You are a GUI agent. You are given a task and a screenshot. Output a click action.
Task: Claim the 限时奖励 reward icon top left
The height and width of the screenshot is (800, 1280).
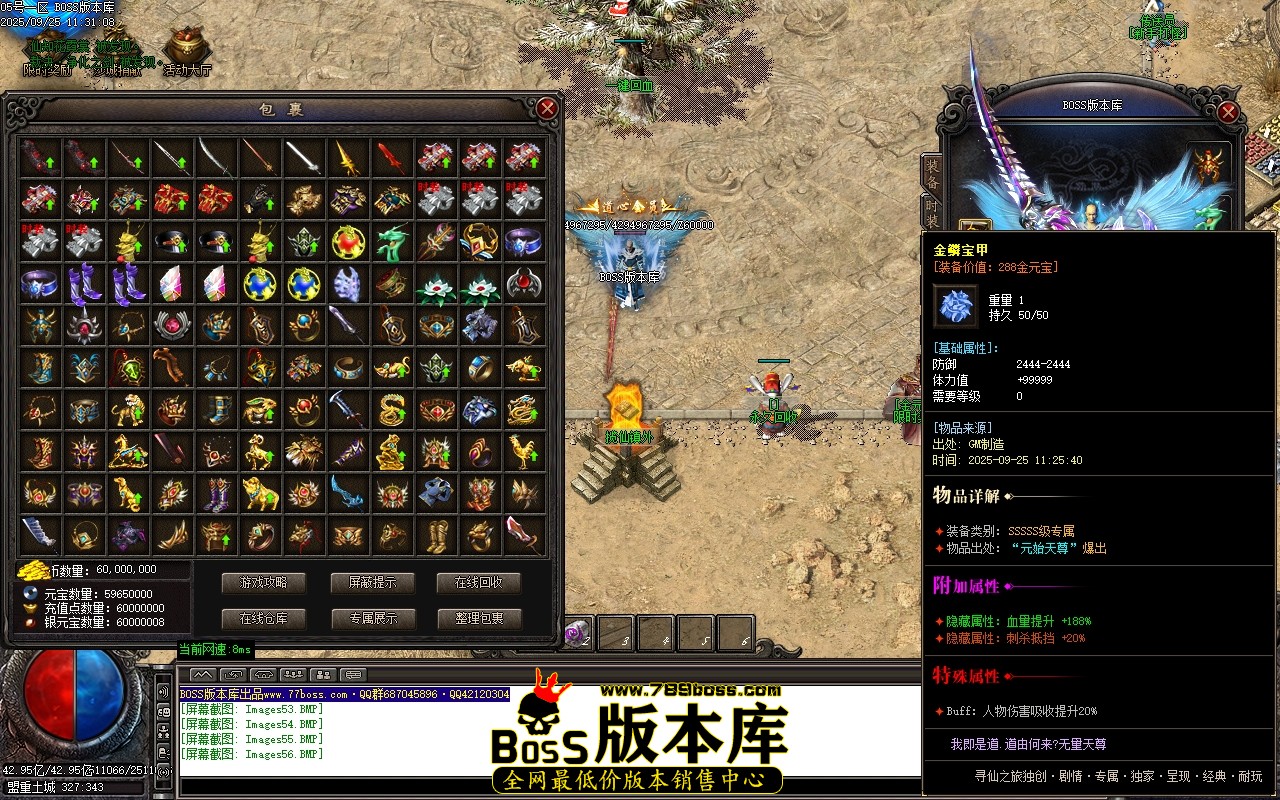tap(47, 45)
